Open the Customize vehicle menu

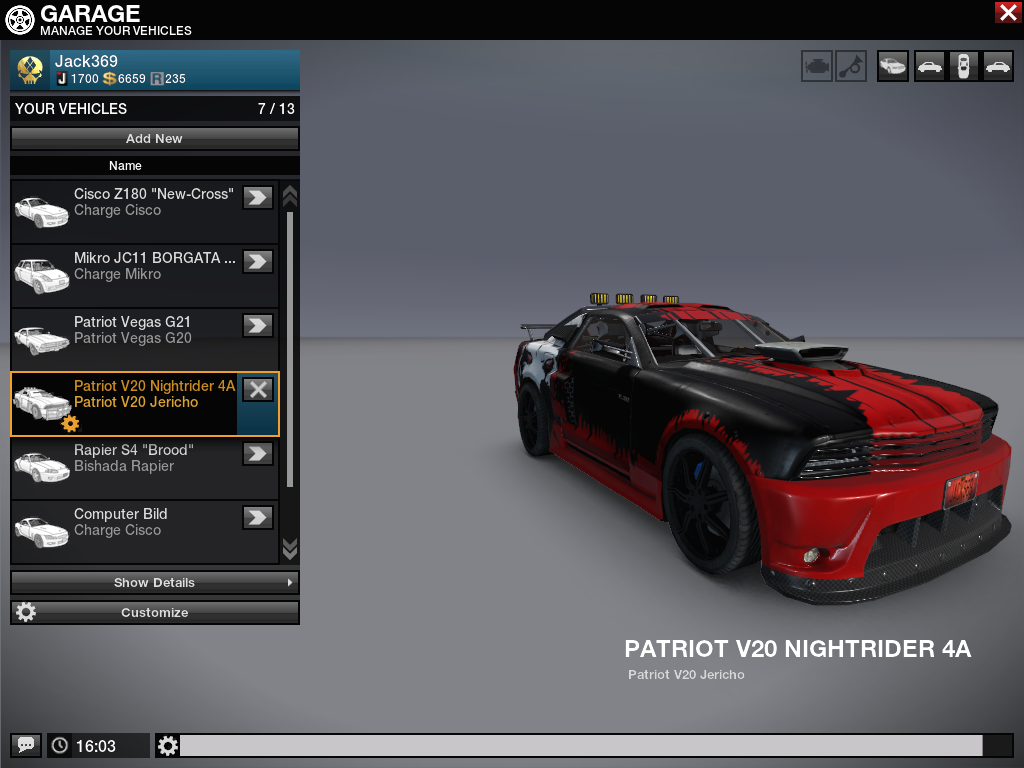tap(154, 612)
